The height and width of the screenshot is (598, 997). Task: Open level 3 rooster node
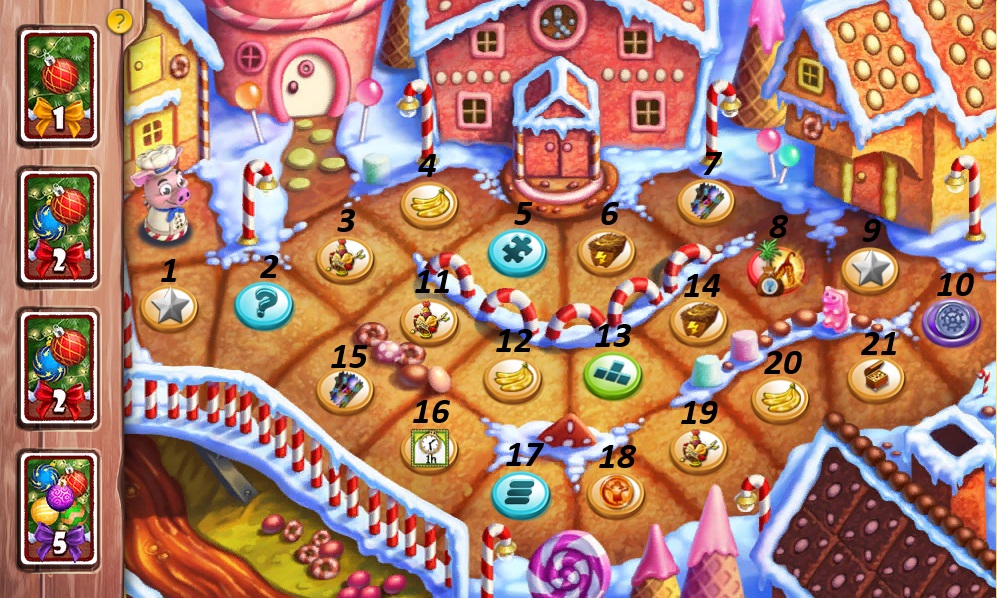pos(345,261)
